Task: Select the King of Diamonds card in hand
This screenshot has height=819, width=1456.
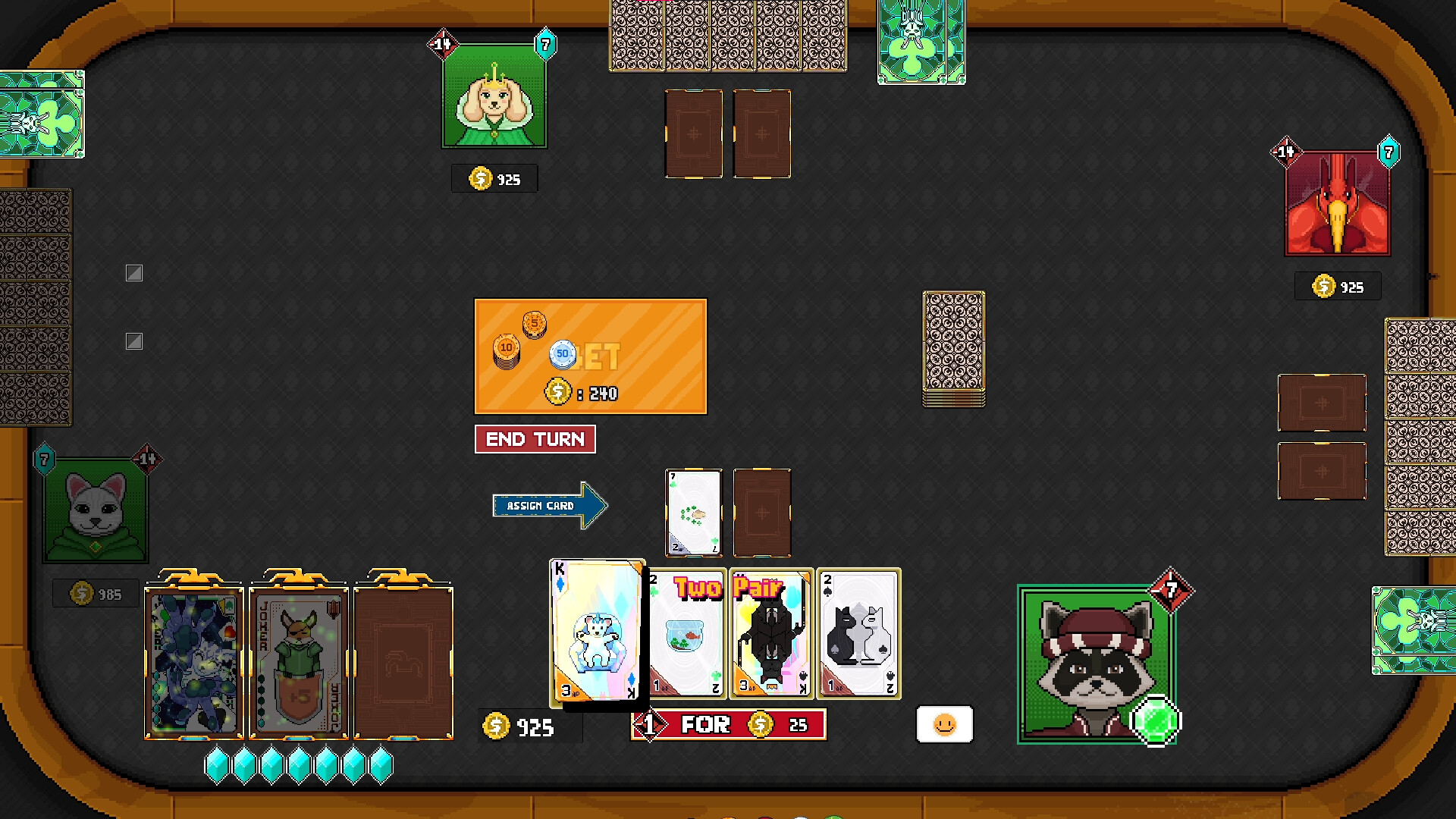Action: pos(597,632)
